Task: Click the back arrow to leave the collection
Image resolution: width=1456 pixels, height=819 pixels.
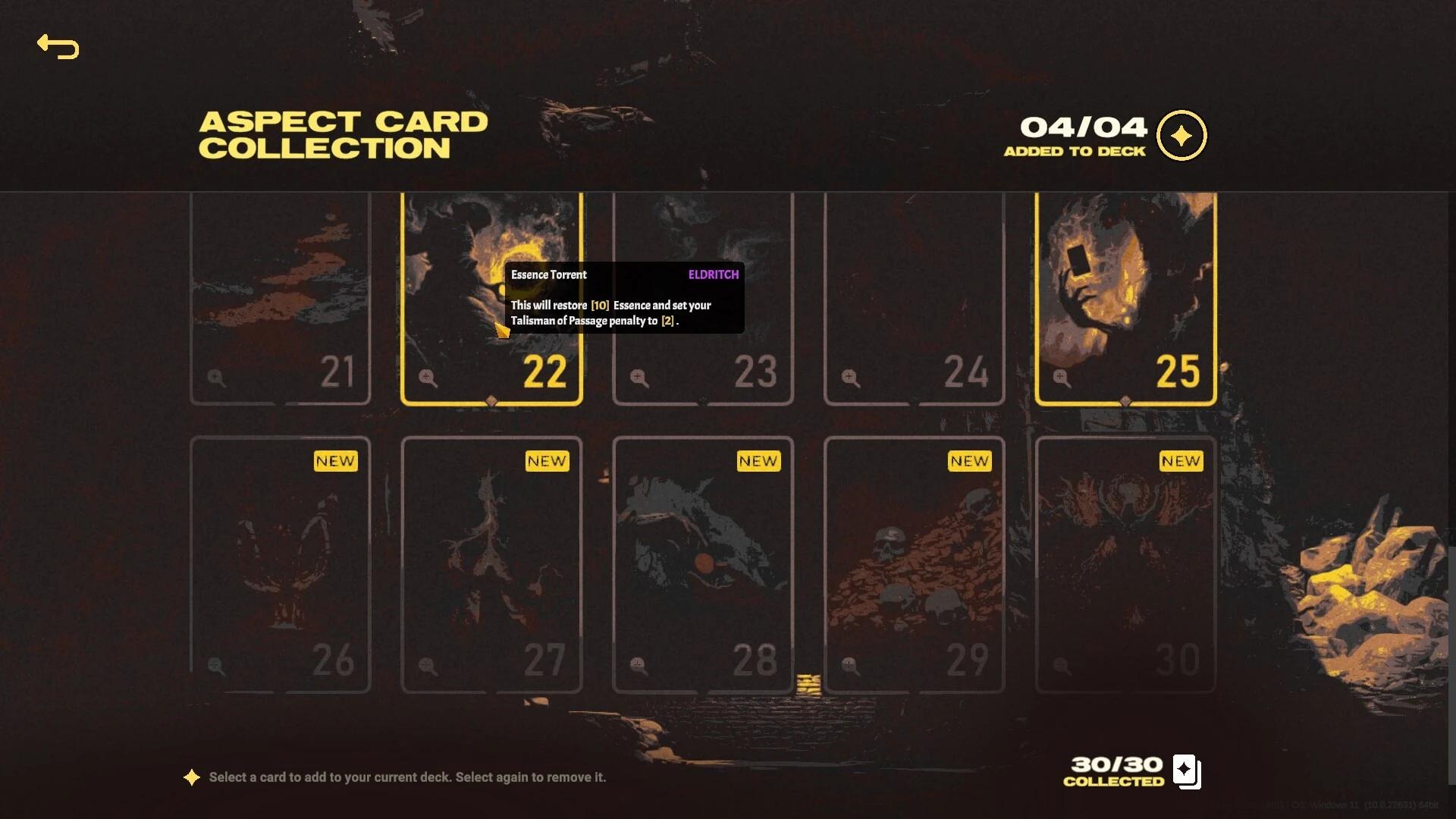Action: [x=58, y=47]
